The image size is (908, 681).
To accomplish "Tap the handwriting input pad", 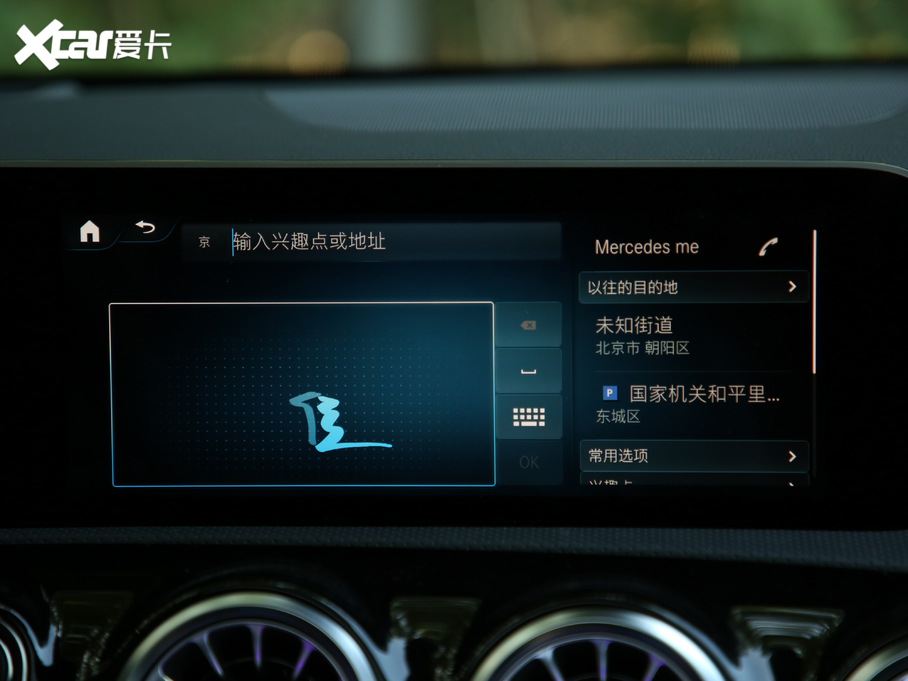I will point(302,394).
